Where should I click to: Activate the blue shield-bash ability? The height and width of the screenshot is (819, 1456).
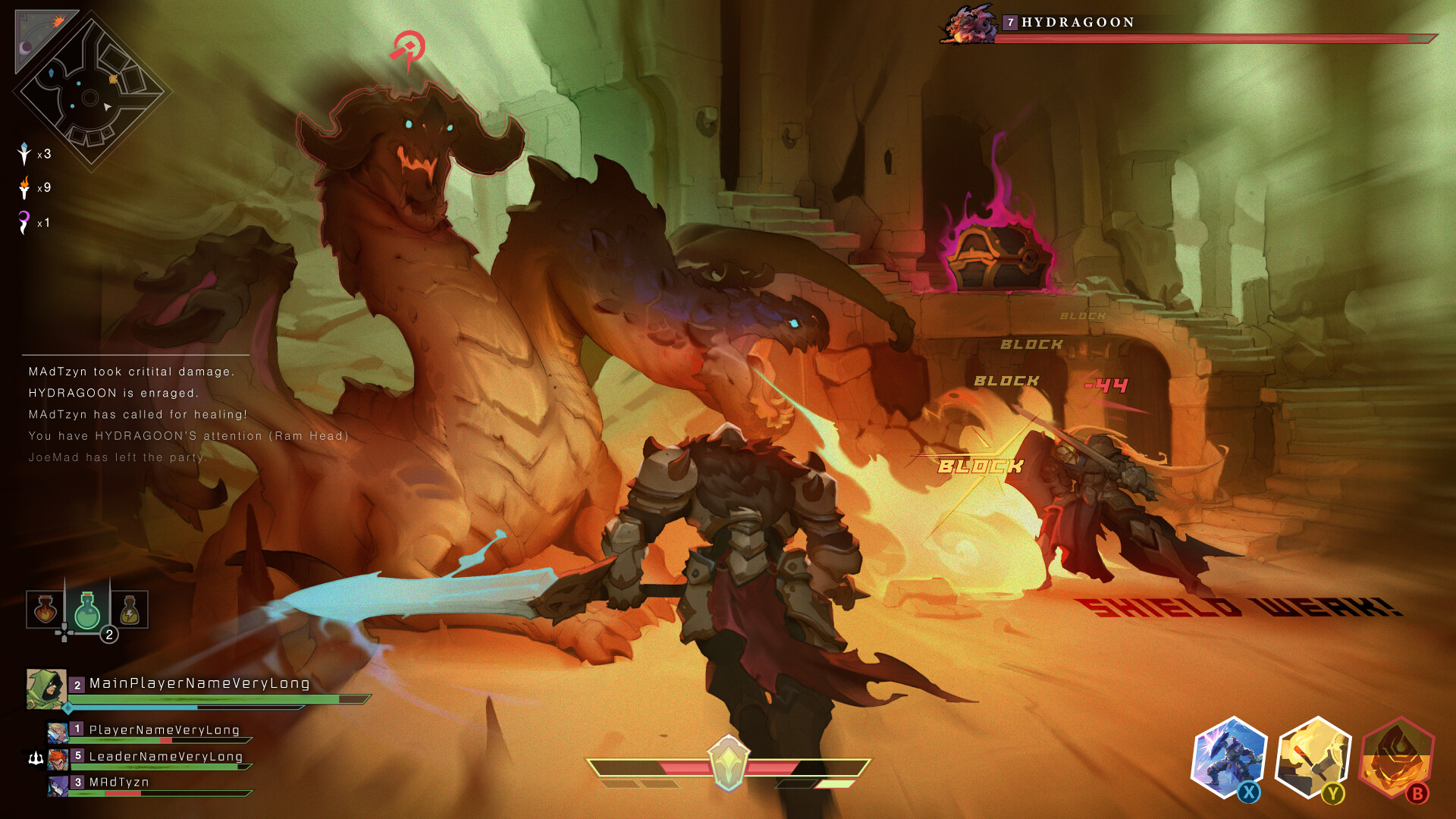tap(1228, 757)
